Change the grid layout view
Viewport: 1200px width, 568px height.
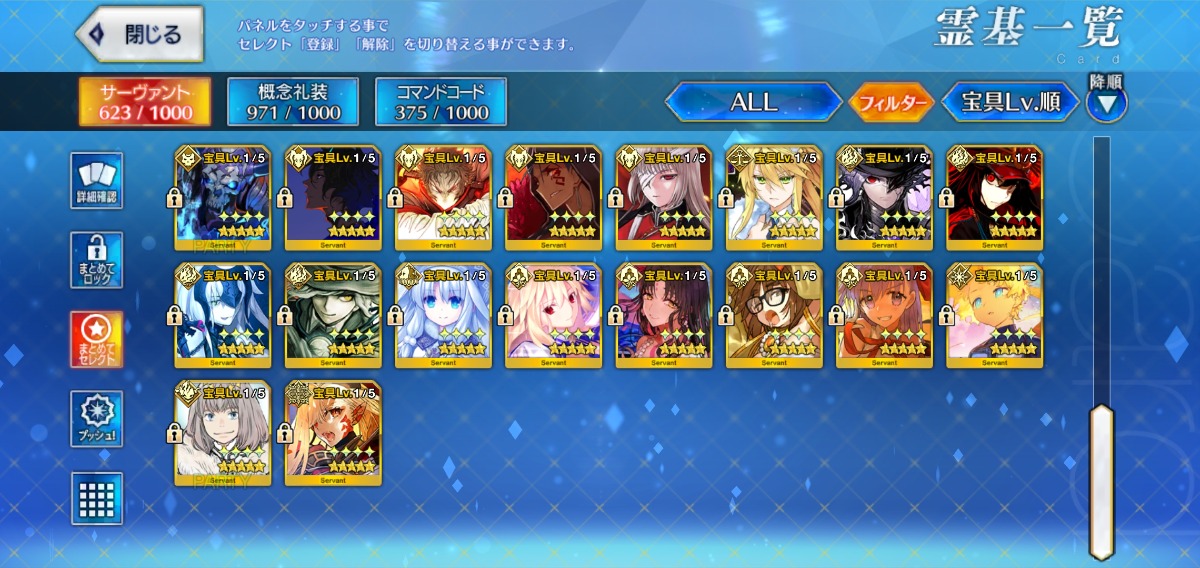(x=97, y=498)
